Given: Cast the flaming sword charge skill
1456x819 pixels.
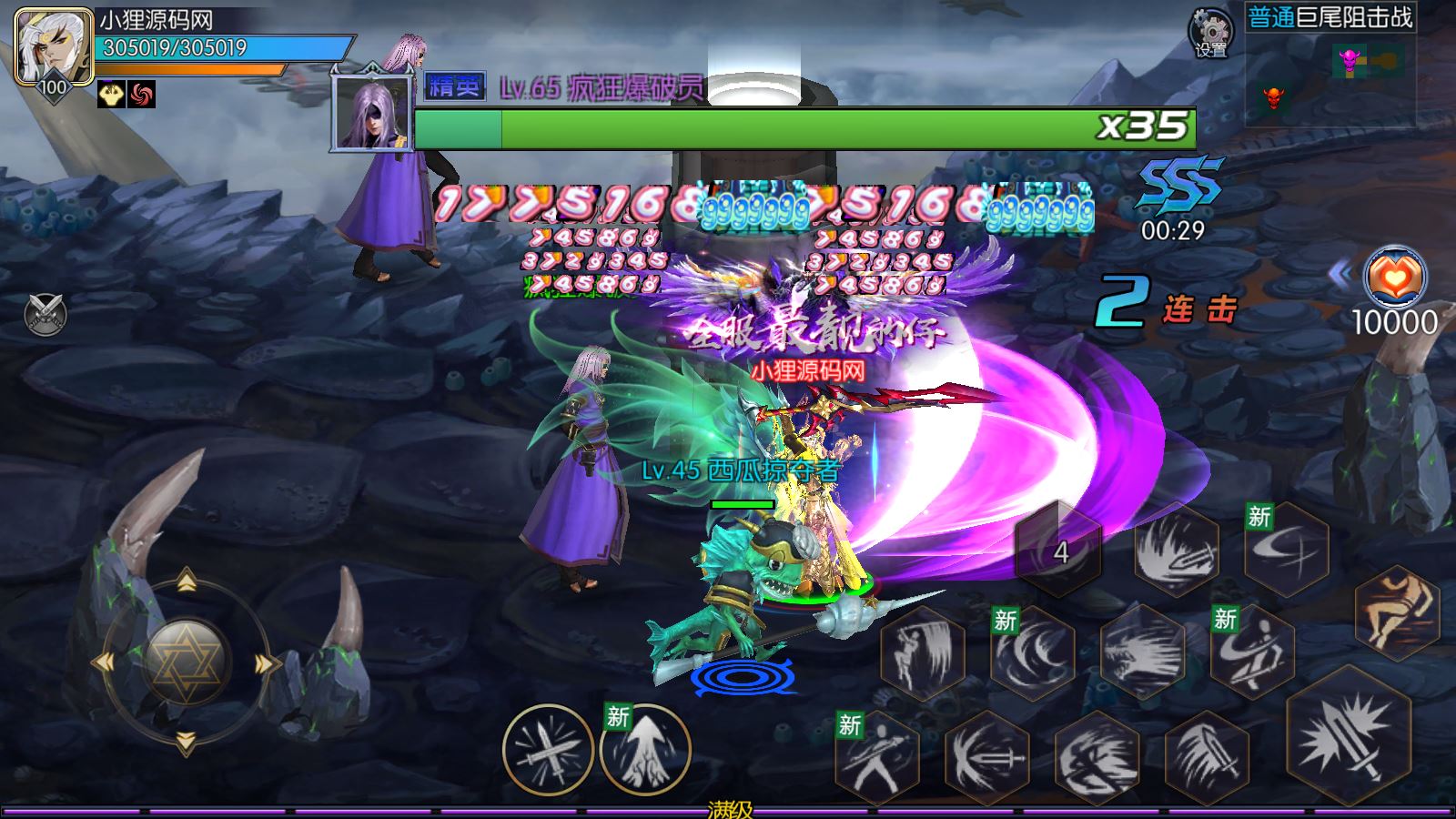Looking at the screenshot, I should (1177, 548).
